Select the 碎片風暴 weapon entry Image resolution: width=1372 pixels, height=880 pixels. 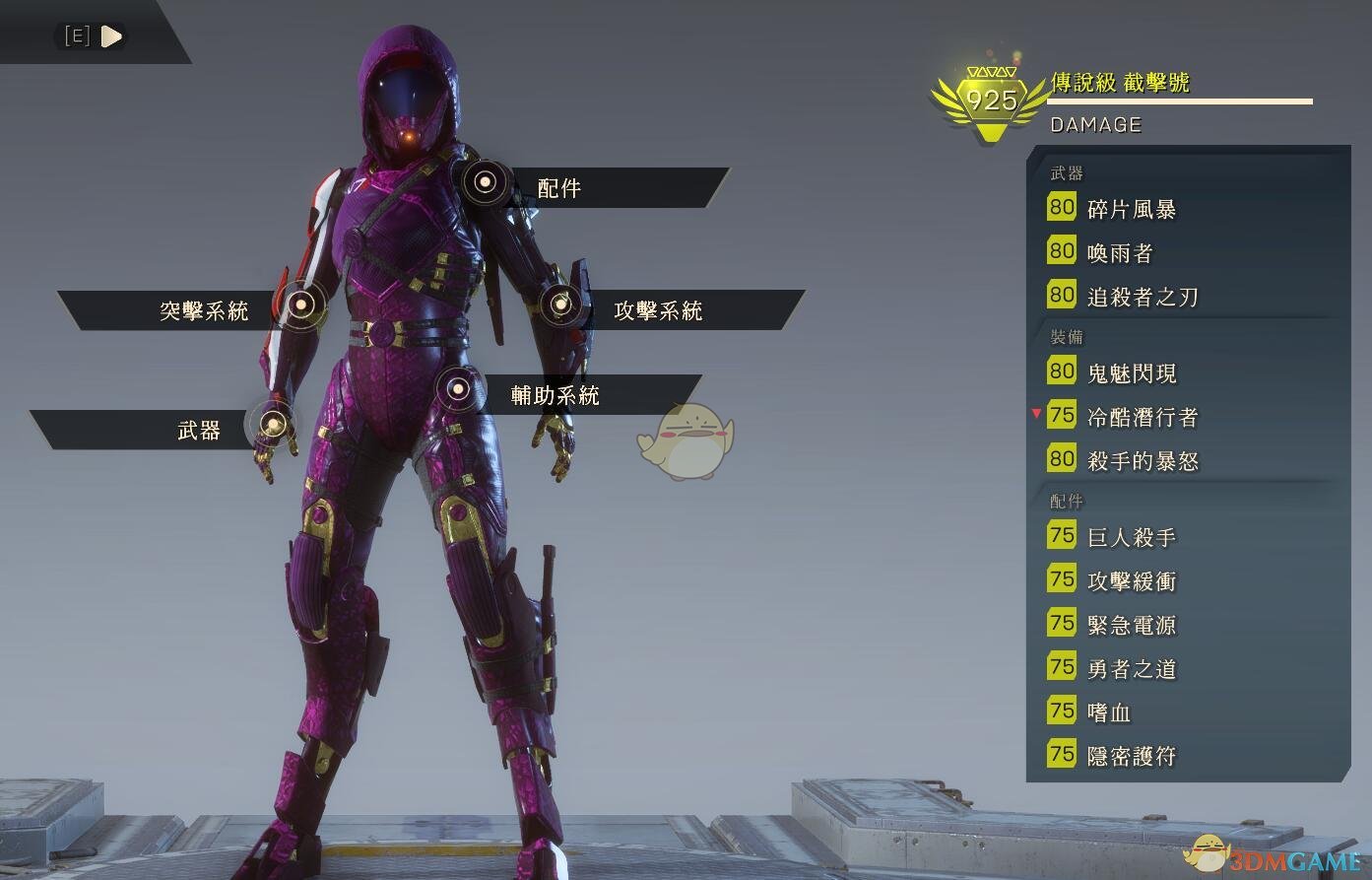point(1131,209)
